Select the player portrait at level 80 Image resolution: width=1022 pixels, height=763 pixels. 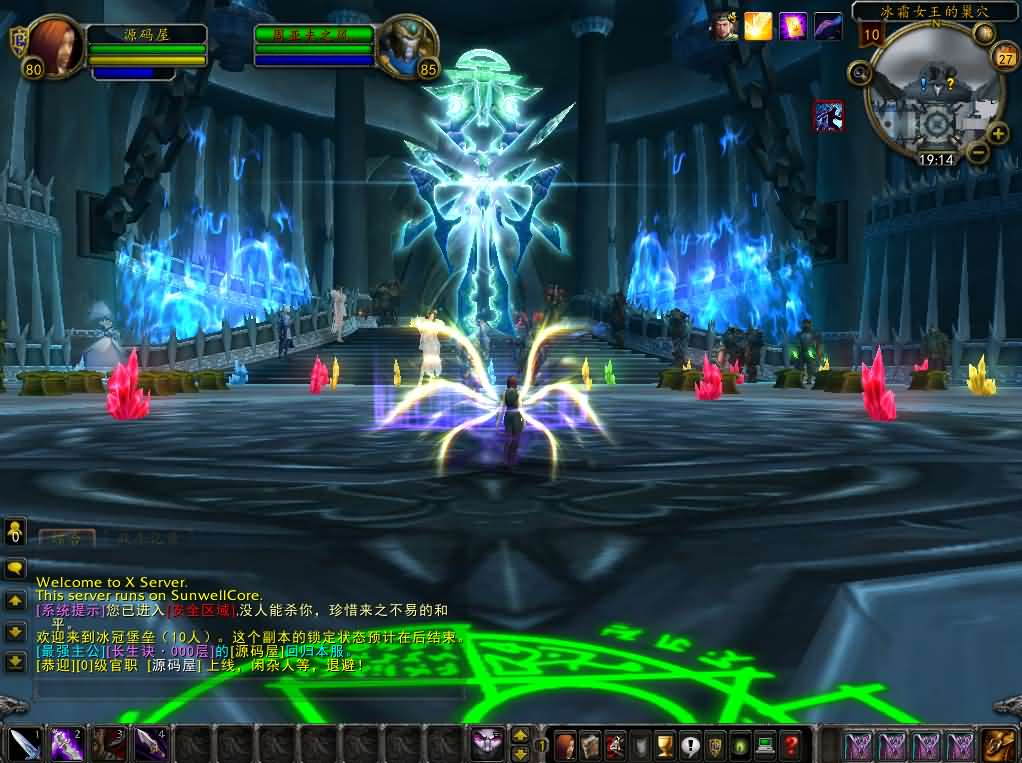click(55, 45)
